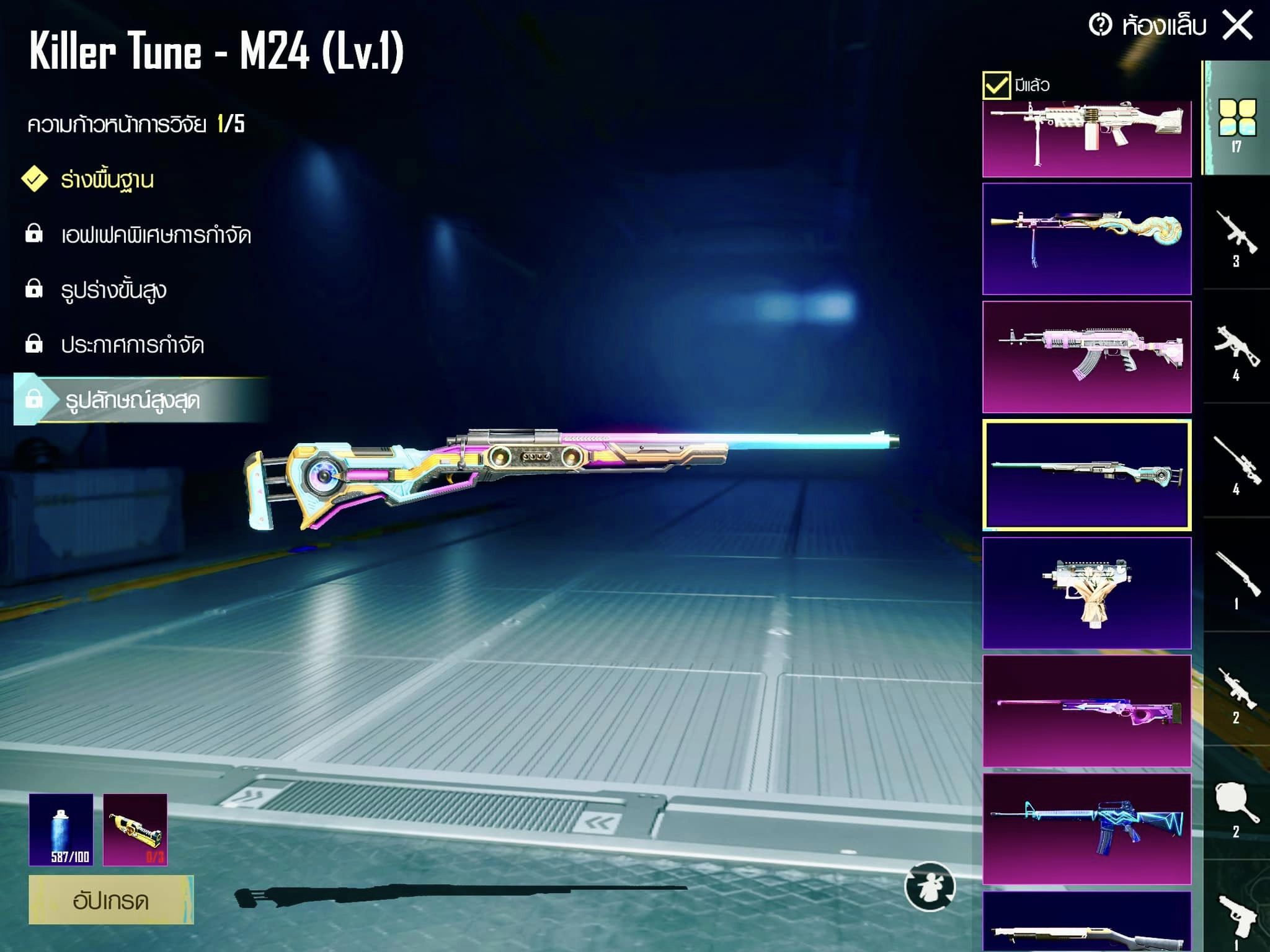Viewport: 1270px width, 952px height.
Task: Tap the round character emote icon
Action: click(930, 887)
